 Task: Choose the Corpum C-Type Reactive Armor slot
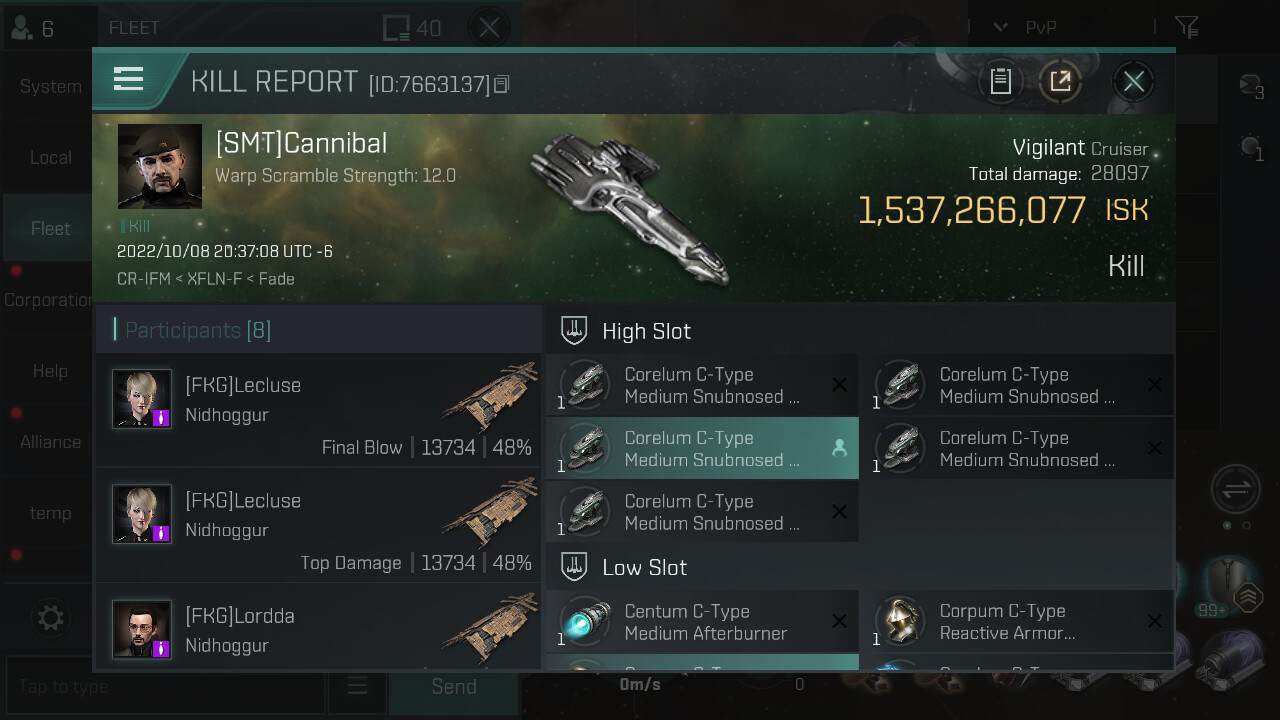[1017, 622]
